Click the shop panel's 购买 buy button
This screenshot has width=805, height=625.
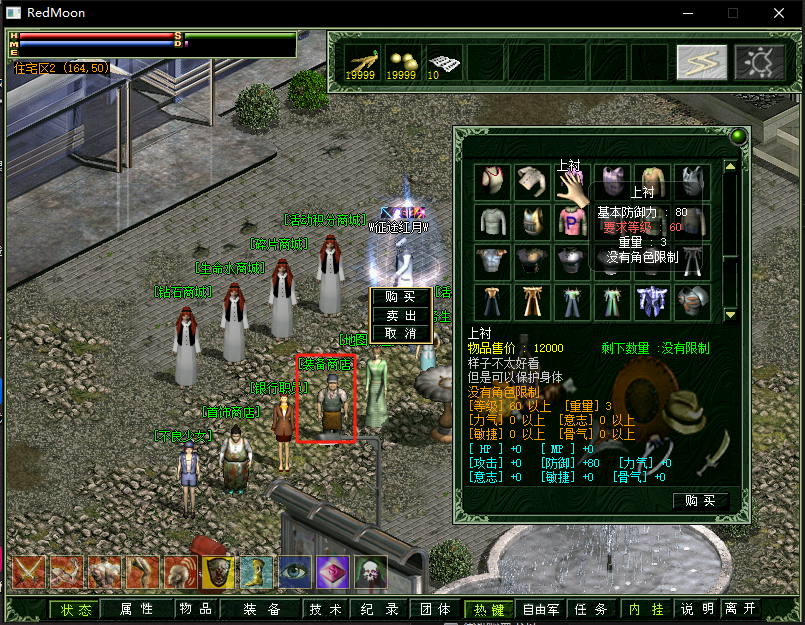coord(700,500)
